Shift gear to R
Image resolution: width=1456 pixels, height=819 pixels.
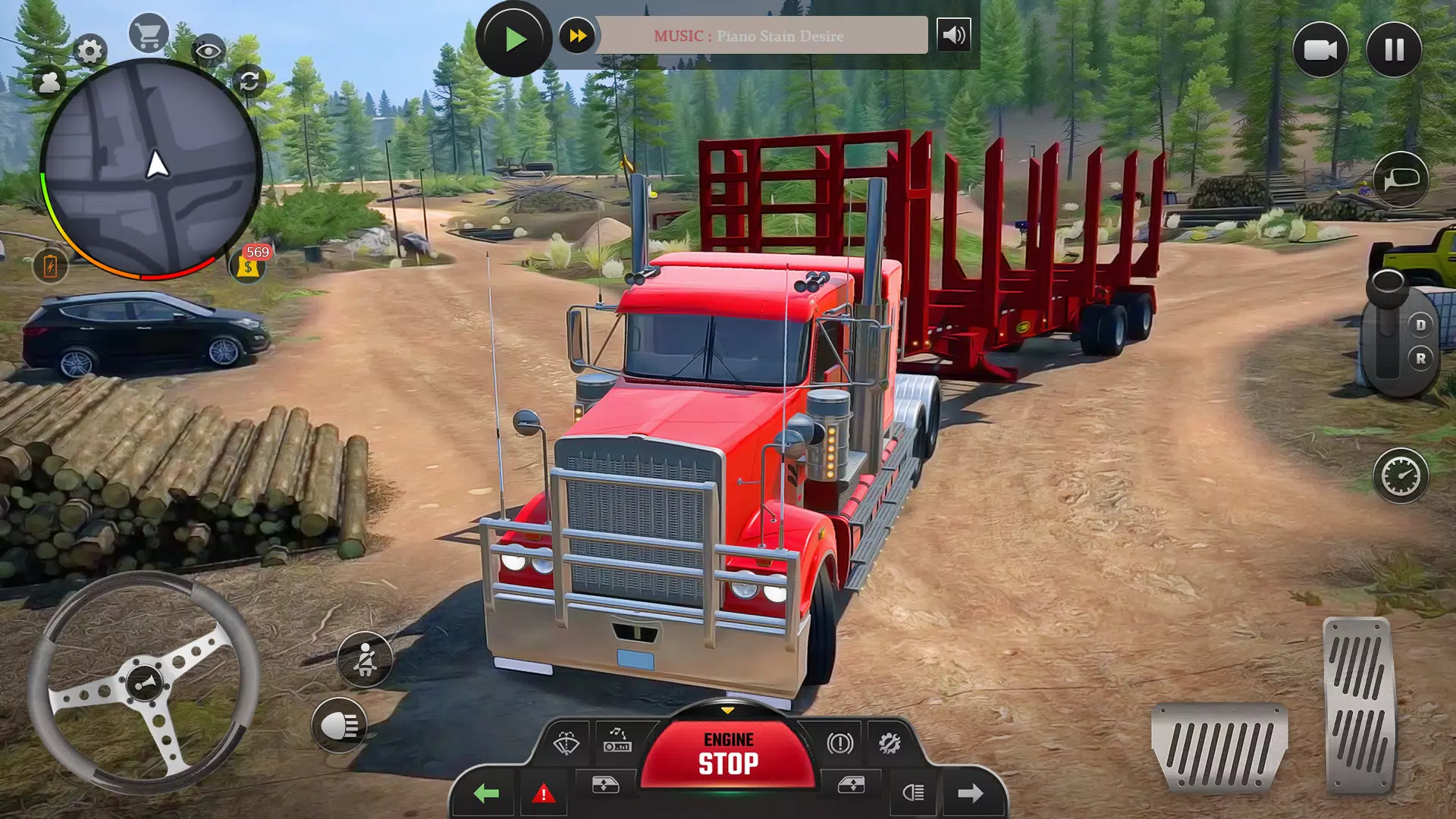pyautogui.click(x=1420, y=358)
